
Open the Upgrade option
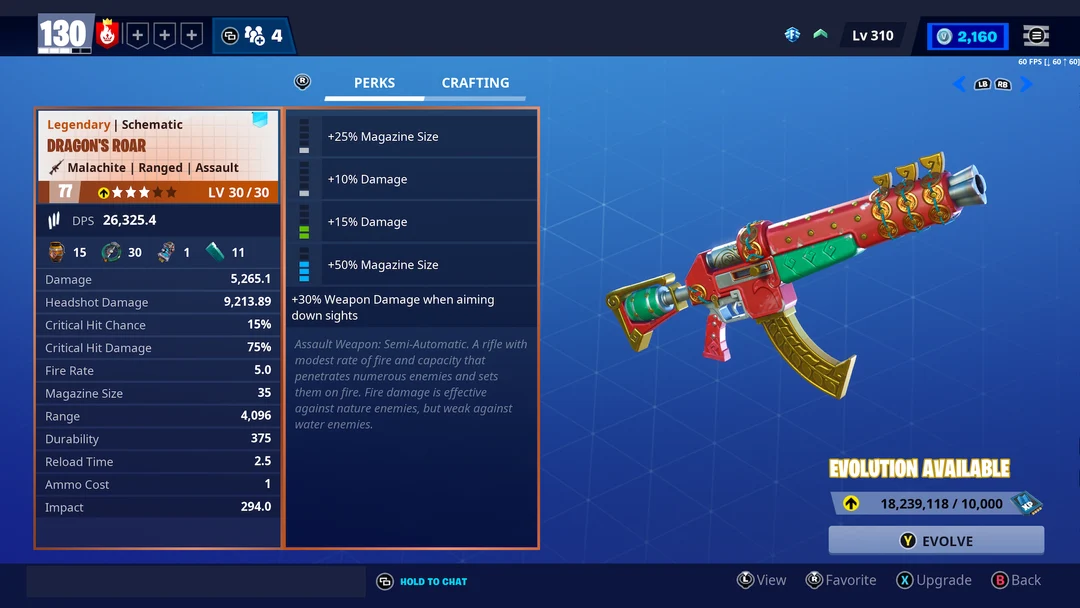click(x=934, y=580)
